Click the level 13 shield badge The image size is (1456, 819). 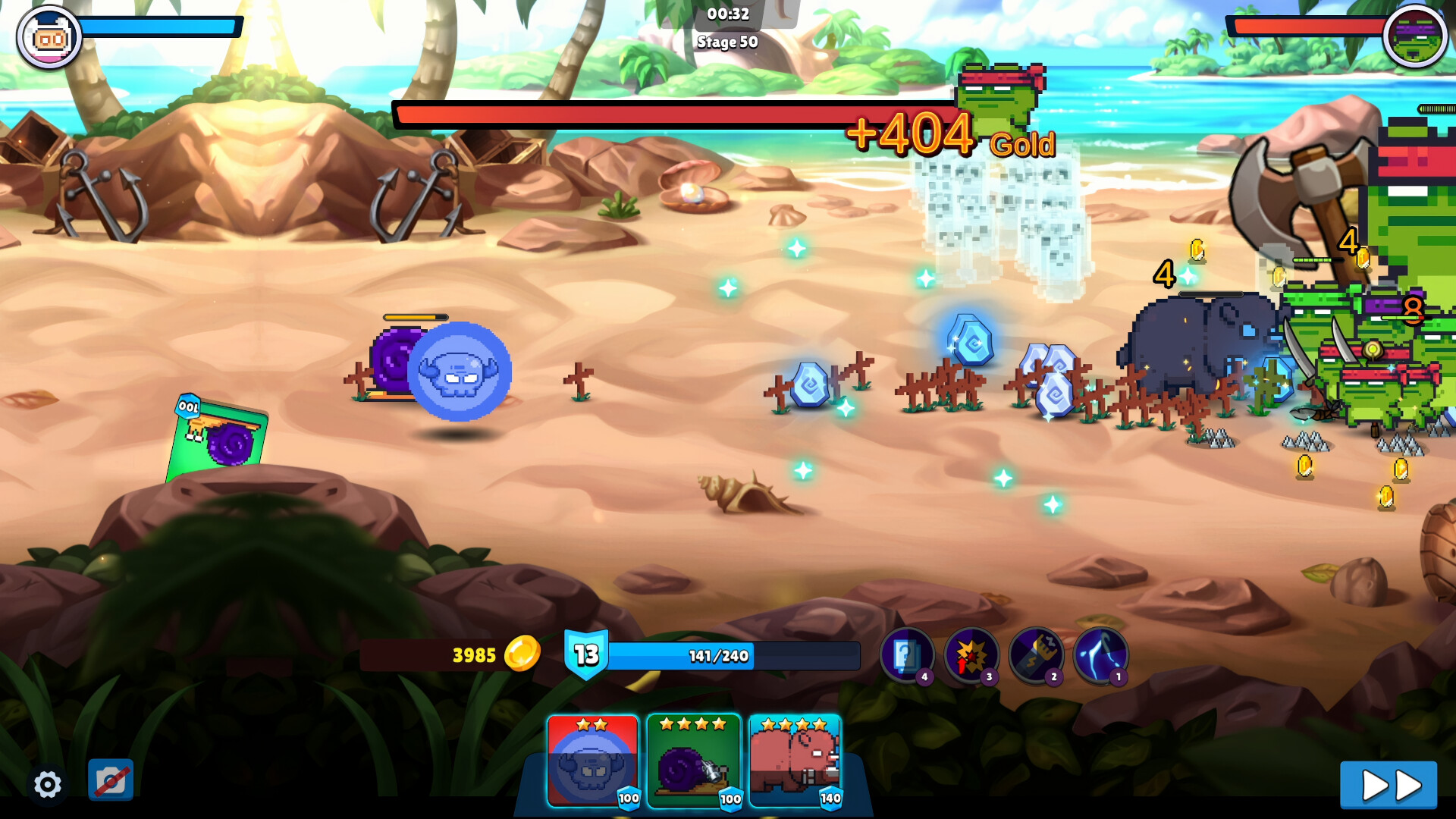click(586, 654)
